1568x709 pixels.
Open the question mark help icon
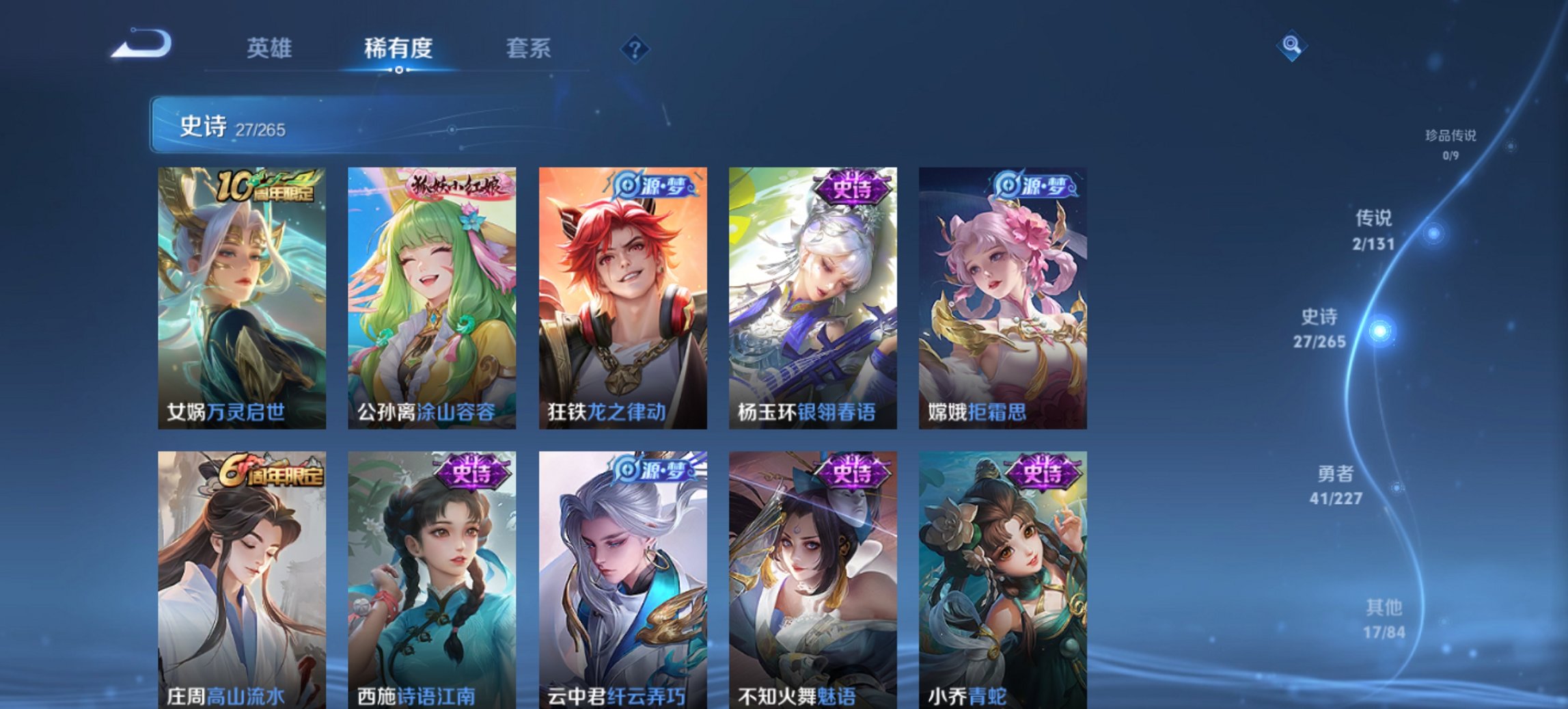636,48
